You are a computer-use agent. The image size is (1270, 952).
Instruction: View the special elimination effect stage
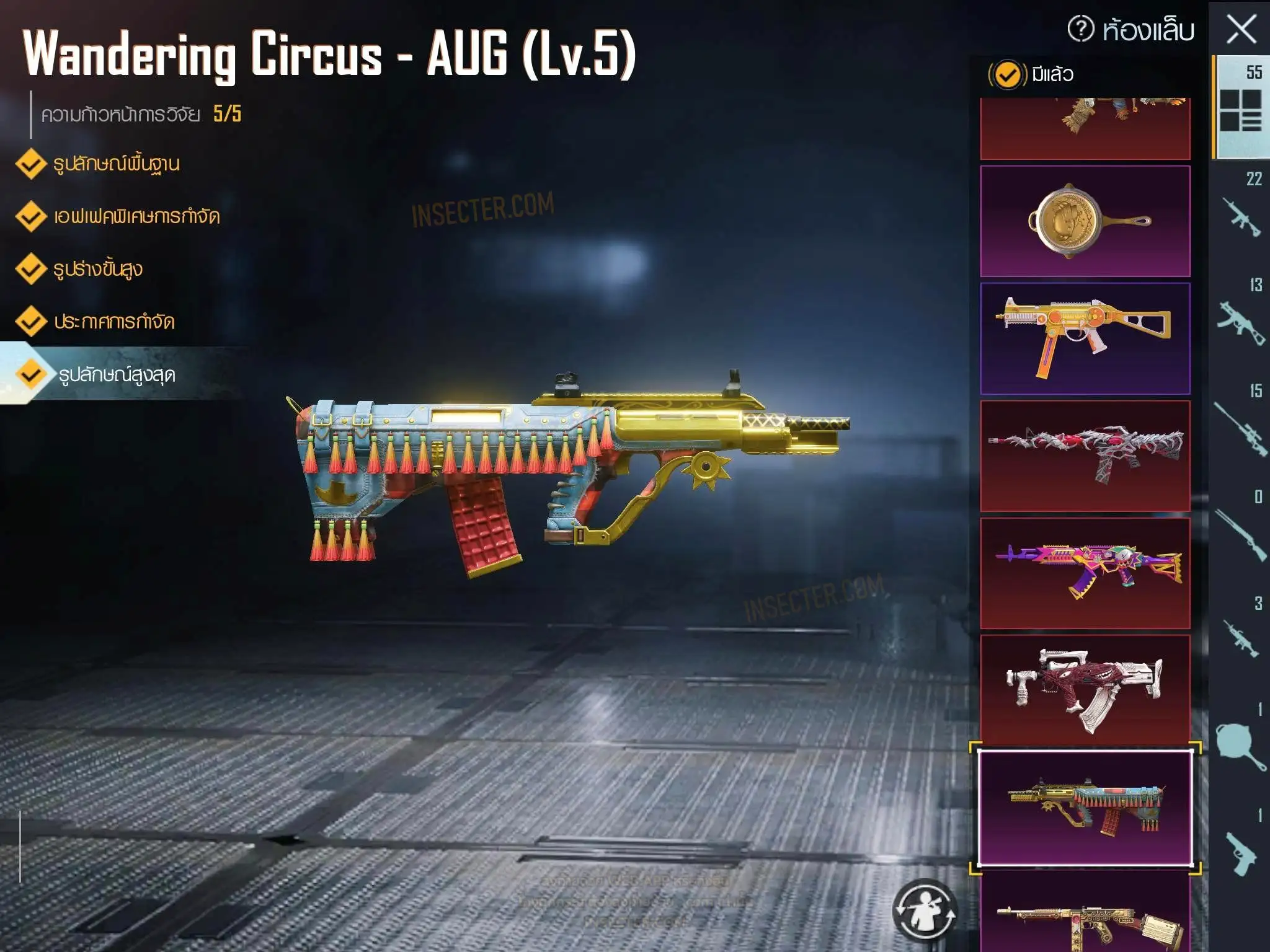(136, 217)
